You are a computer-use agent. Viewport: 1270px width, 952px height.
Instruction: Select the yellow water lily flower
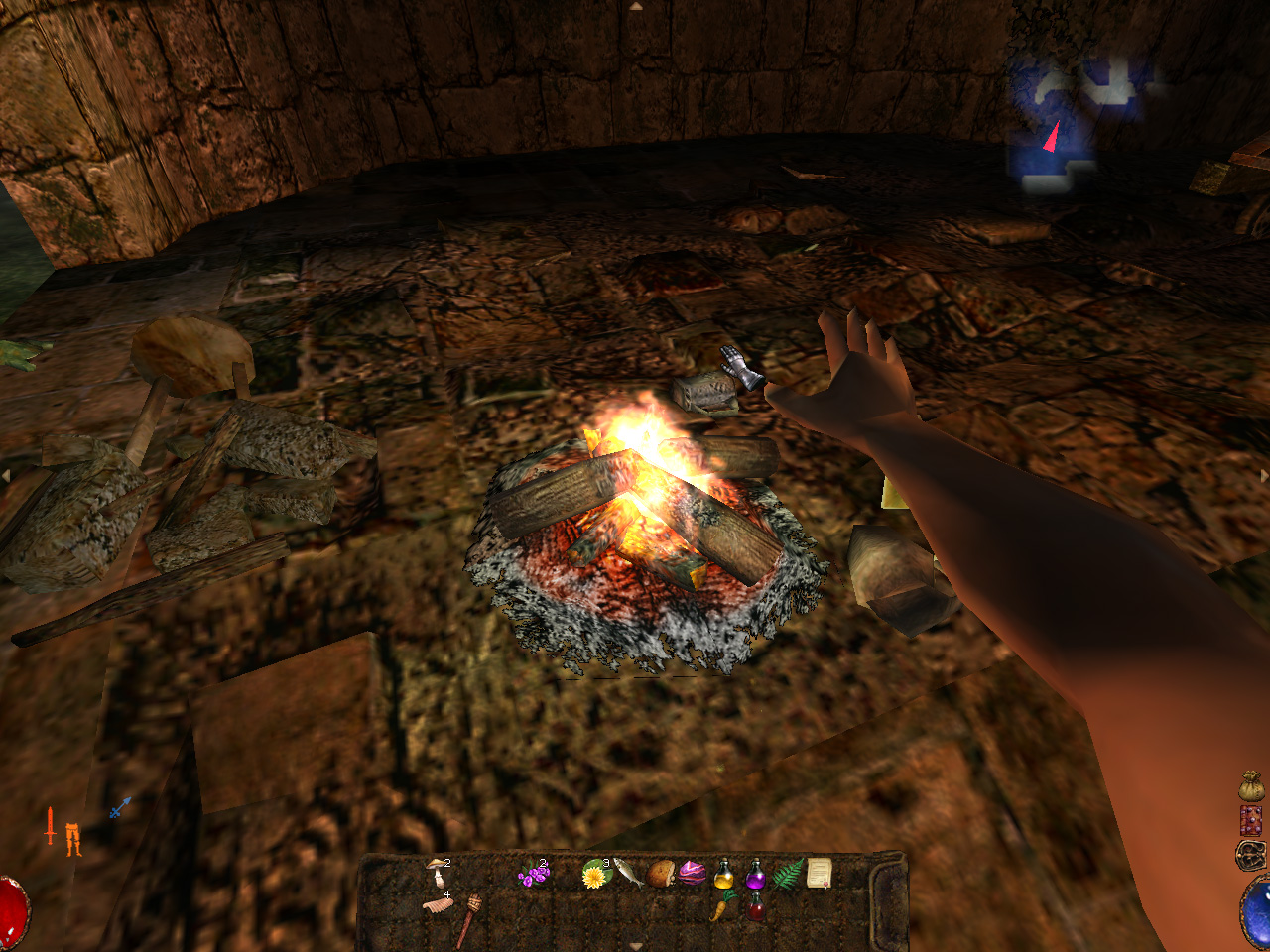click(x=594, y=876)
